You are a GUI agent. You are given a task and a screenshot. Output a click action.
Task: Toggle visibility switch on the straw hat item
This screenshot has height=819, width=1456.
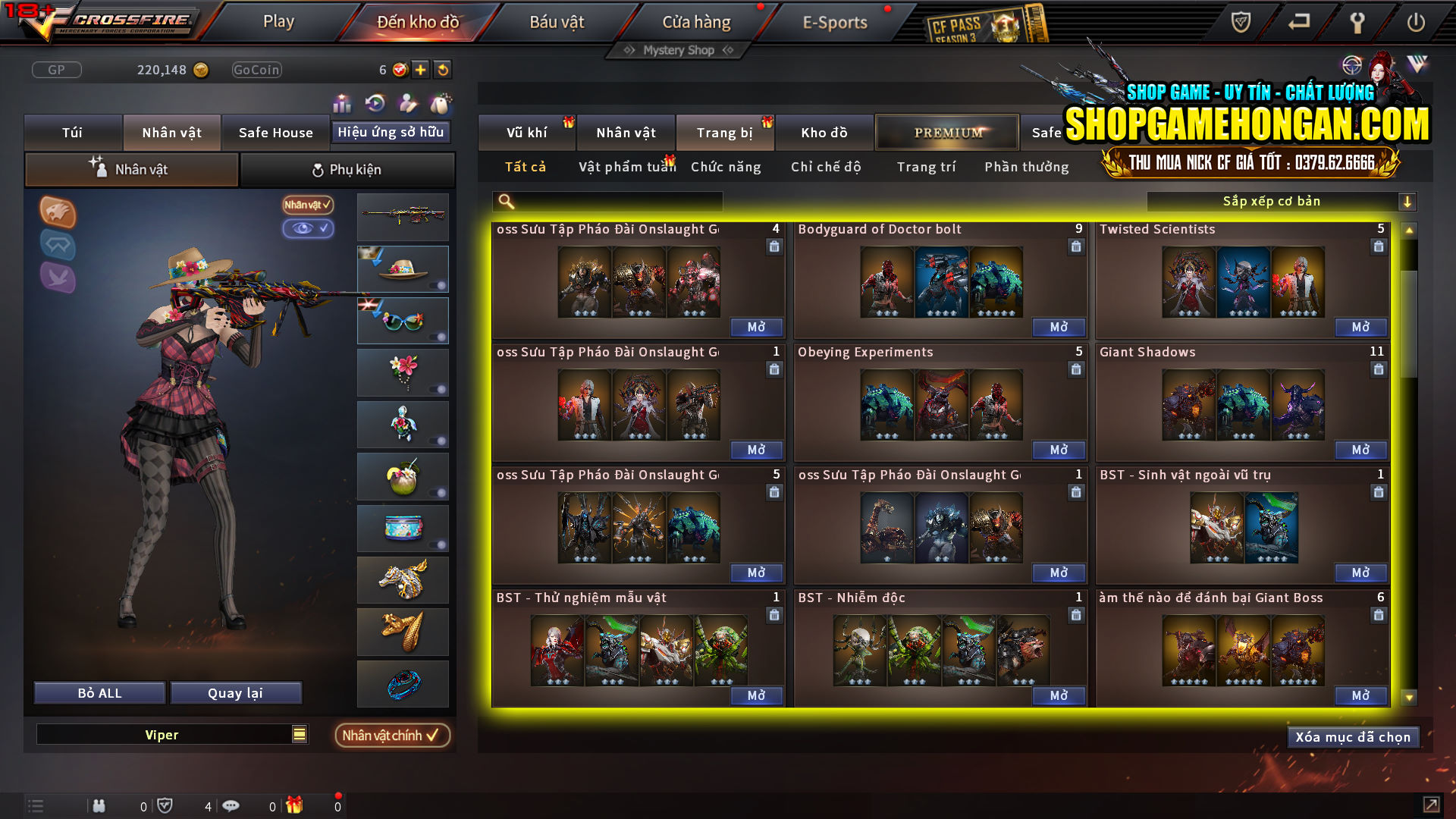click(438, 287)
